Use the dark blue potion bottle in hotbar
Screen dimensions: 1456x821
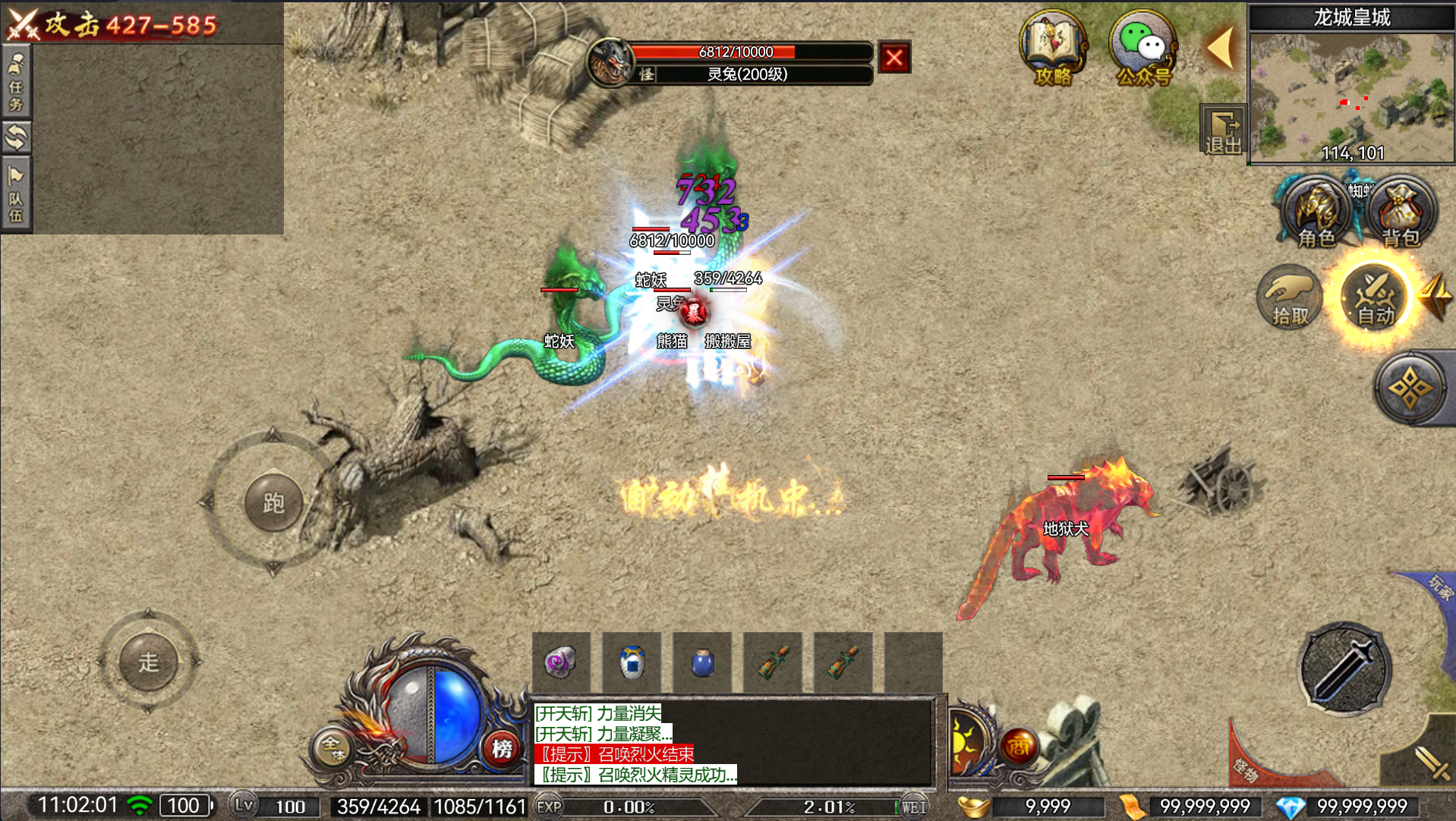(x=702, y=662)
